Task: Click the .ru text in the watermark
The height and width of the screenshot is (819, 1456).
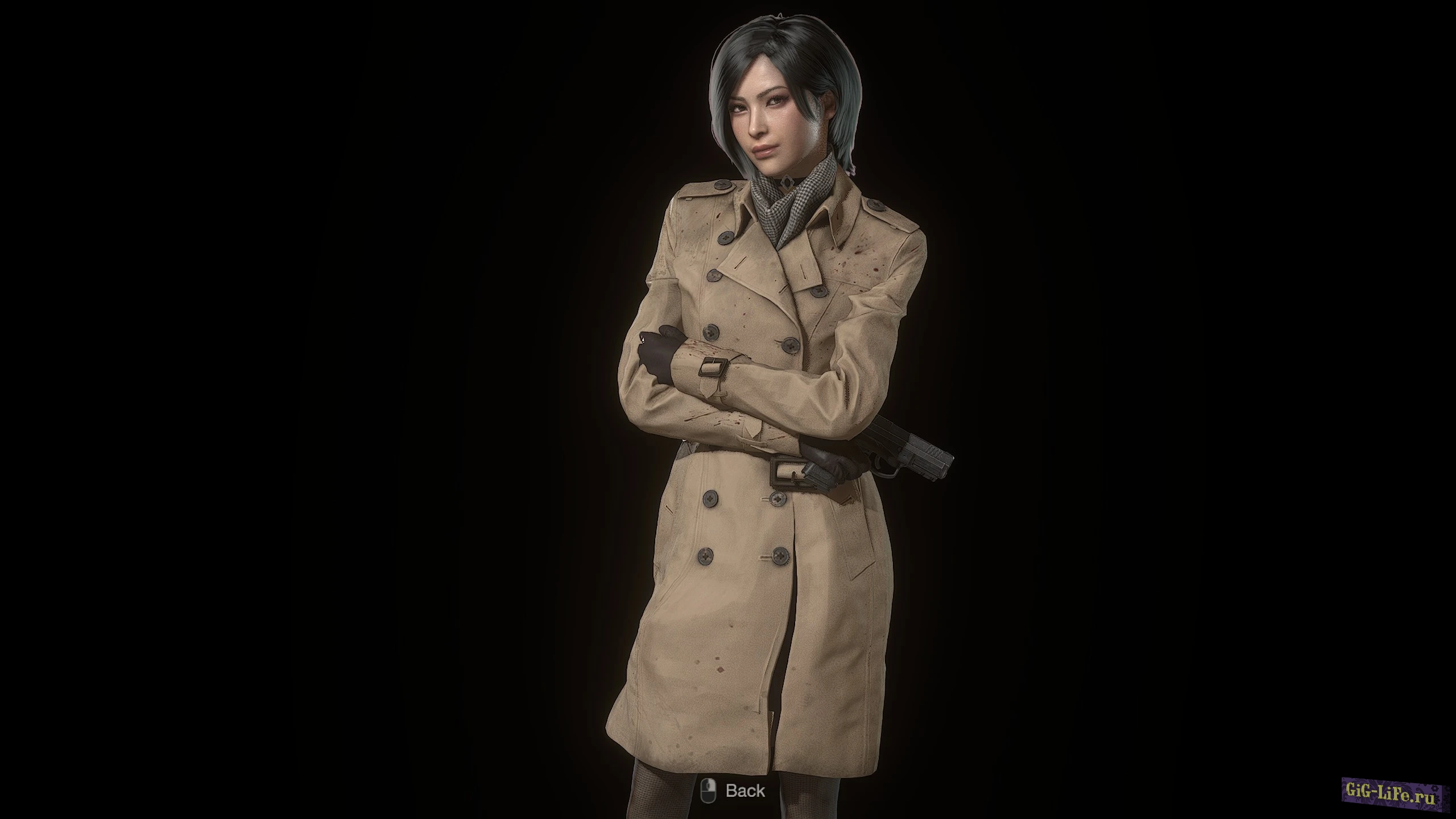Action: (1425, 798)
